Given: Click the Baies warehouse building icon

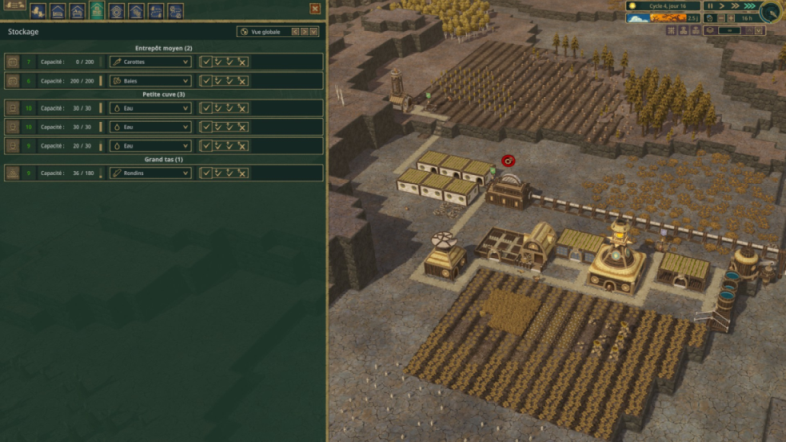Looking at the screenshot, I should pos(12,80).
